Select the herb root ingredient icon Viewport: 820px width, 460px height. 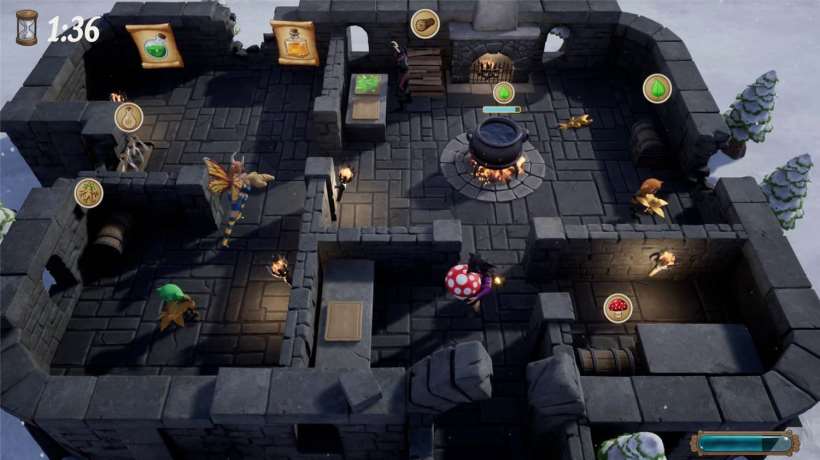point(89,192)
